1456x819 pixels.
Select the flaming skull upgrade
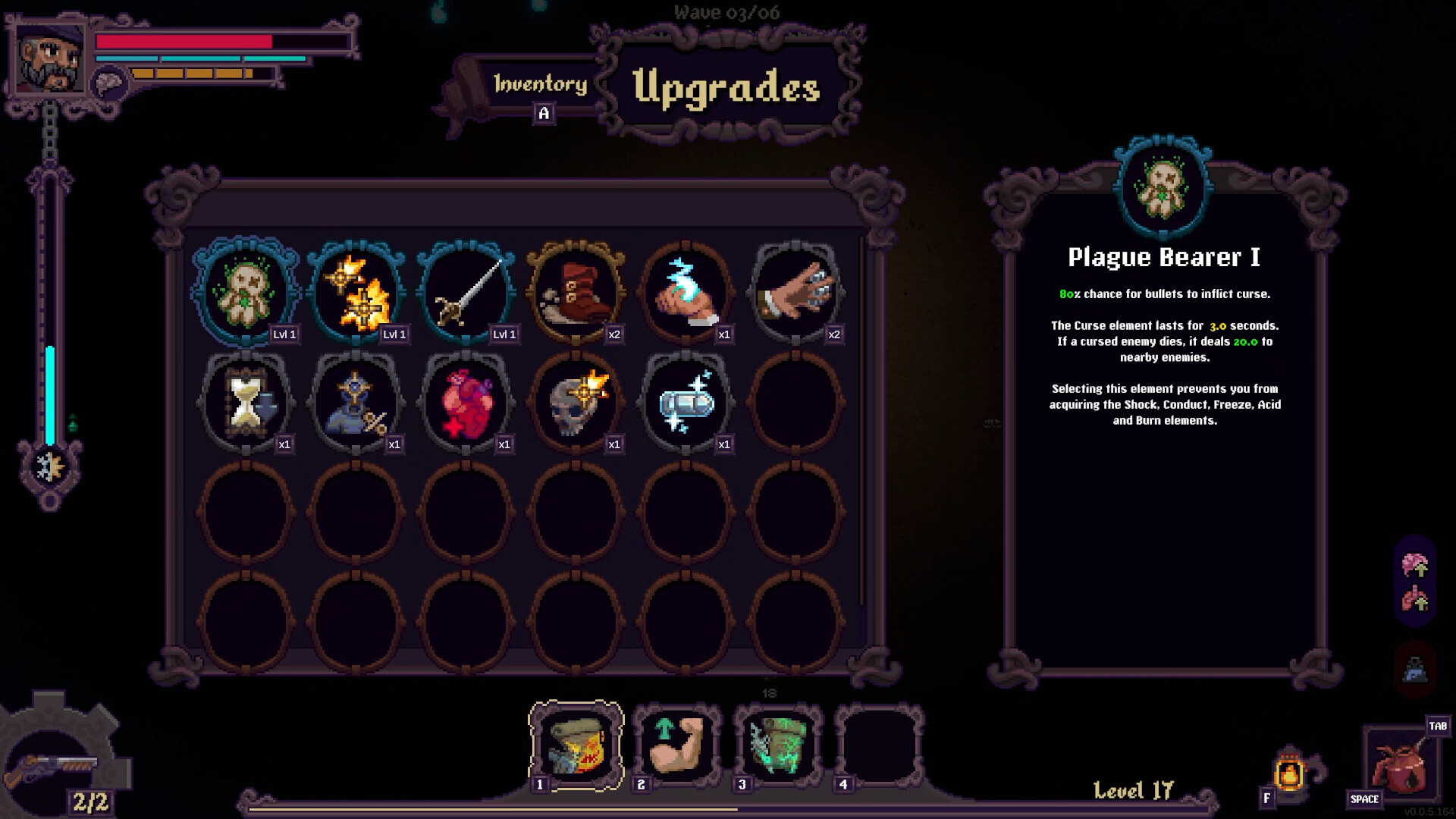point(576,402)
